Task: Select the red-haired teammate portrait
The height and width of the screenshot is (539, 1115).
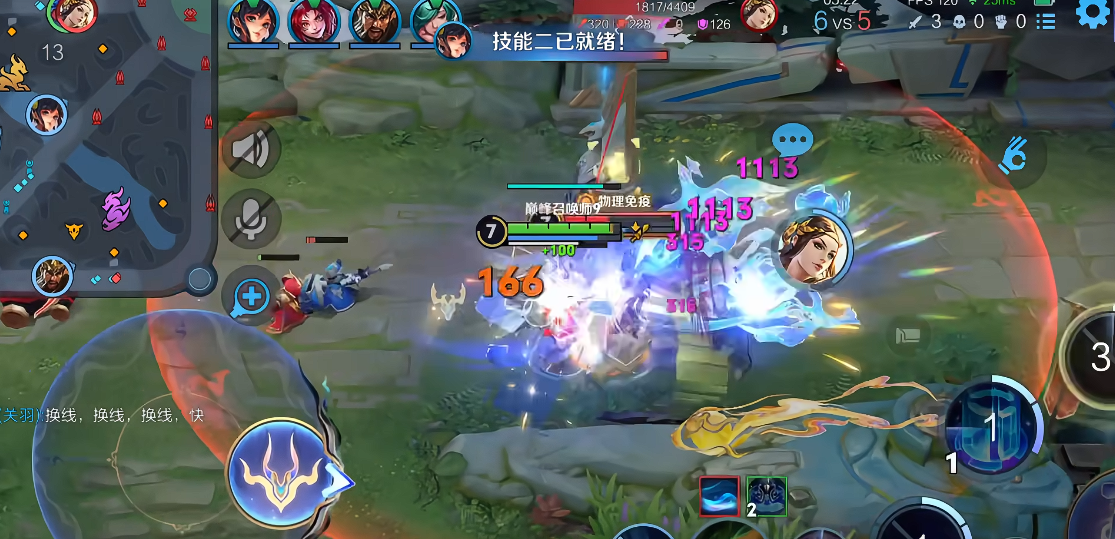Action: [x=314, y=21]
